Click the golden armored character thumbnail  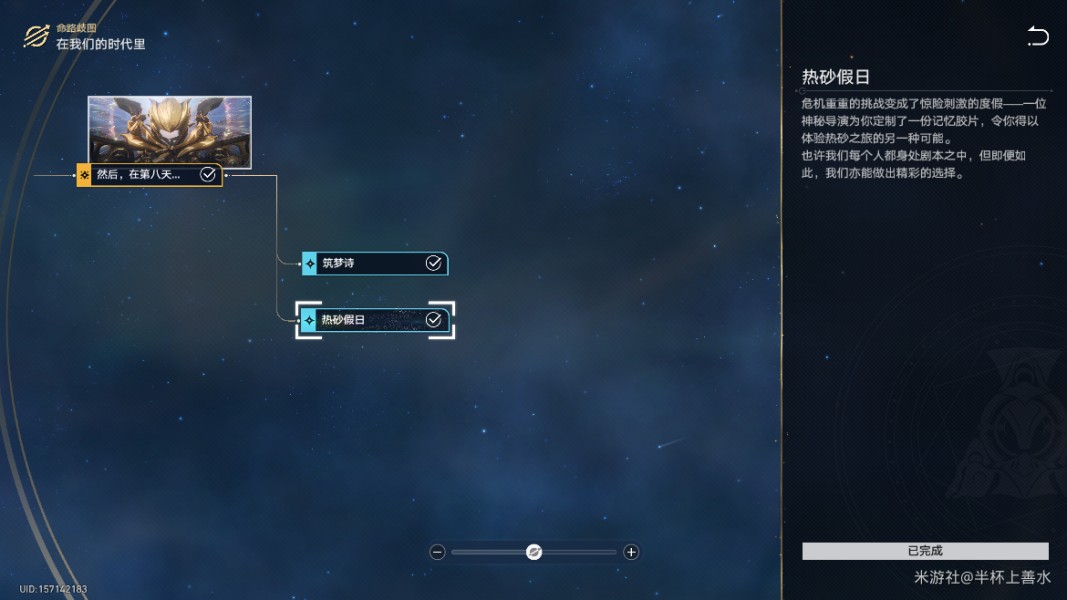169,130
